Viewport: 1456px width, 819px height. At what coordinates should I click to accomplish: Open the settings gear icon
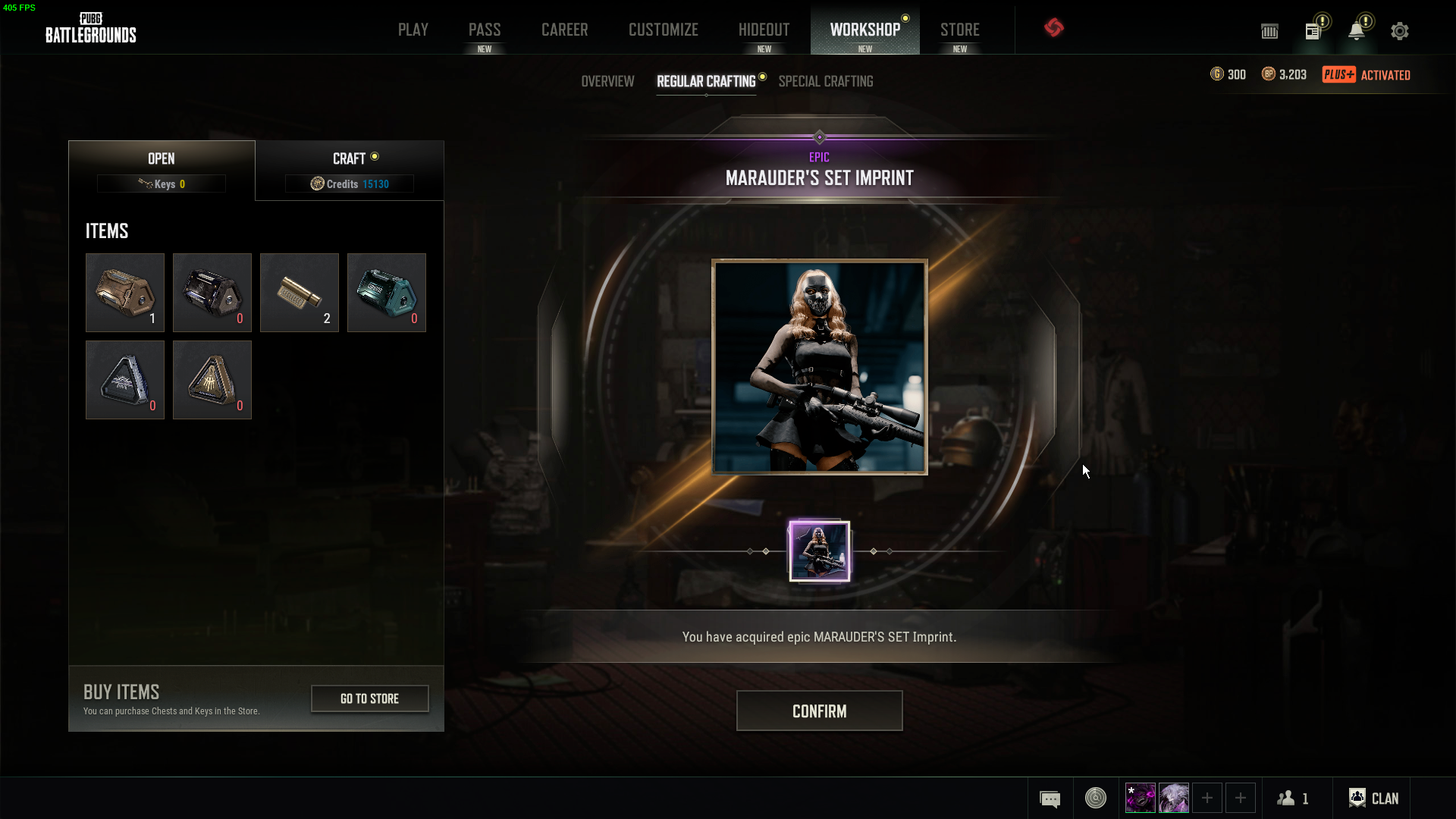pyautogui.click(x=1400, y=31)
